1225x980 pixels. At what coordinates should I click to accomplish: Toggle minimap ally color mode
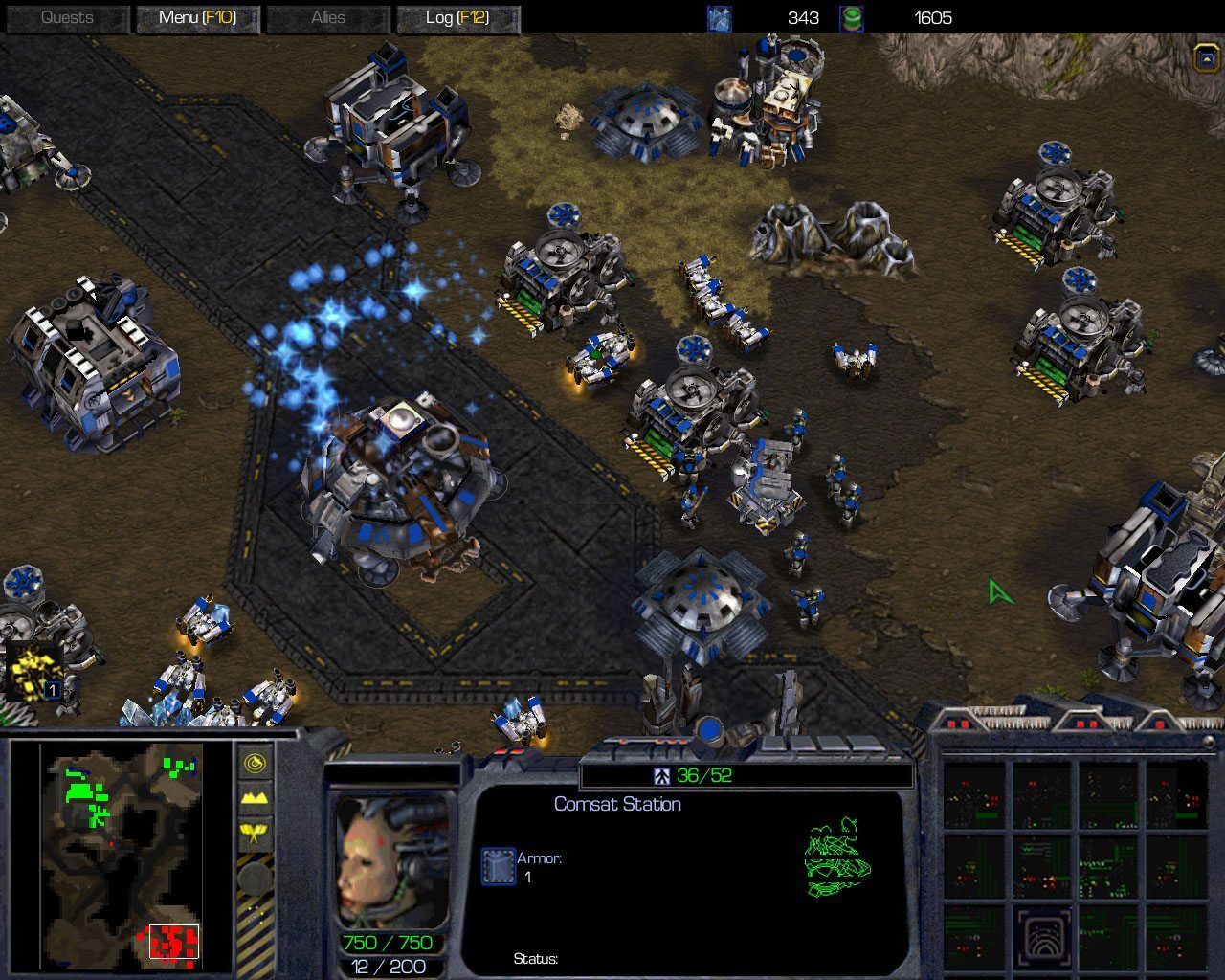tap(255, 833)
